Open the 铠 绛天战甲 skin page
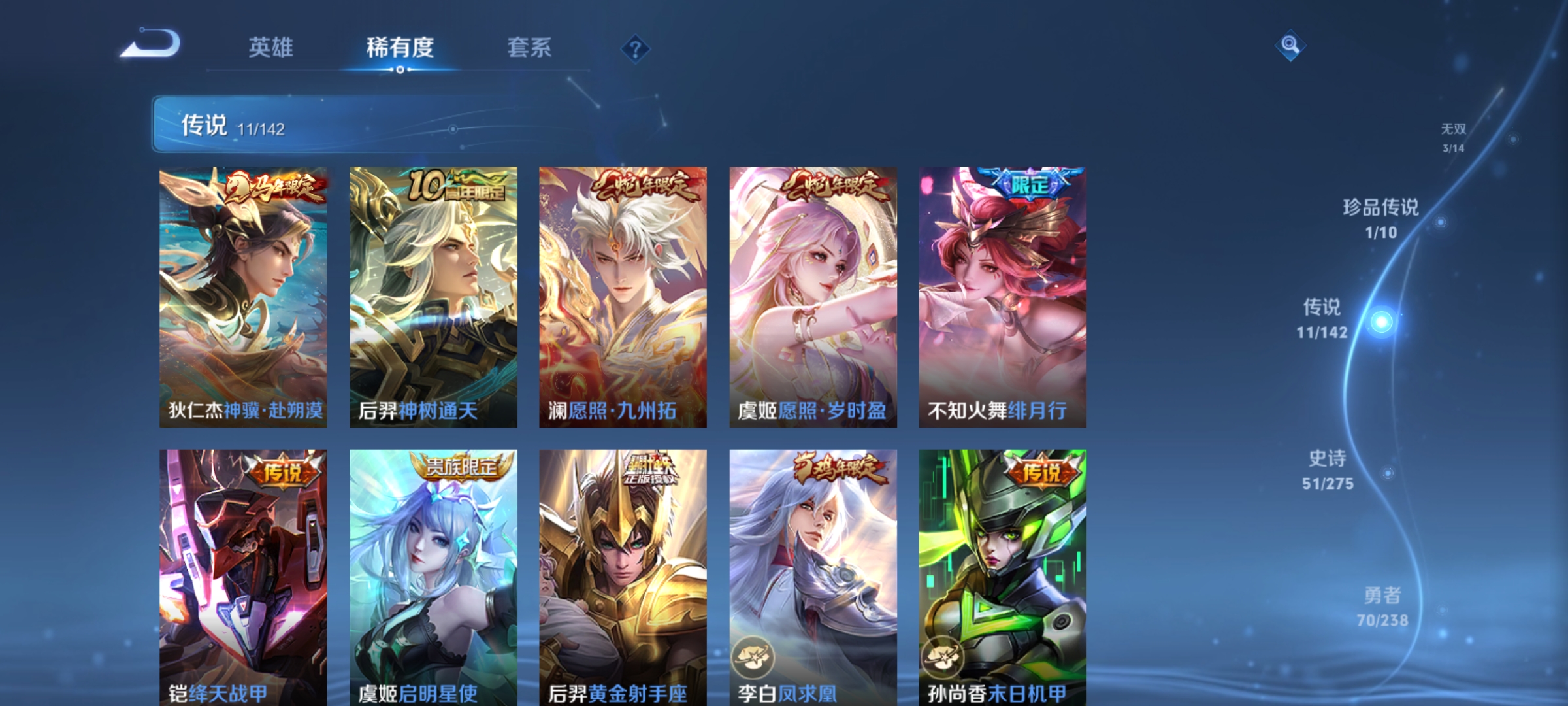 point(242,575)
